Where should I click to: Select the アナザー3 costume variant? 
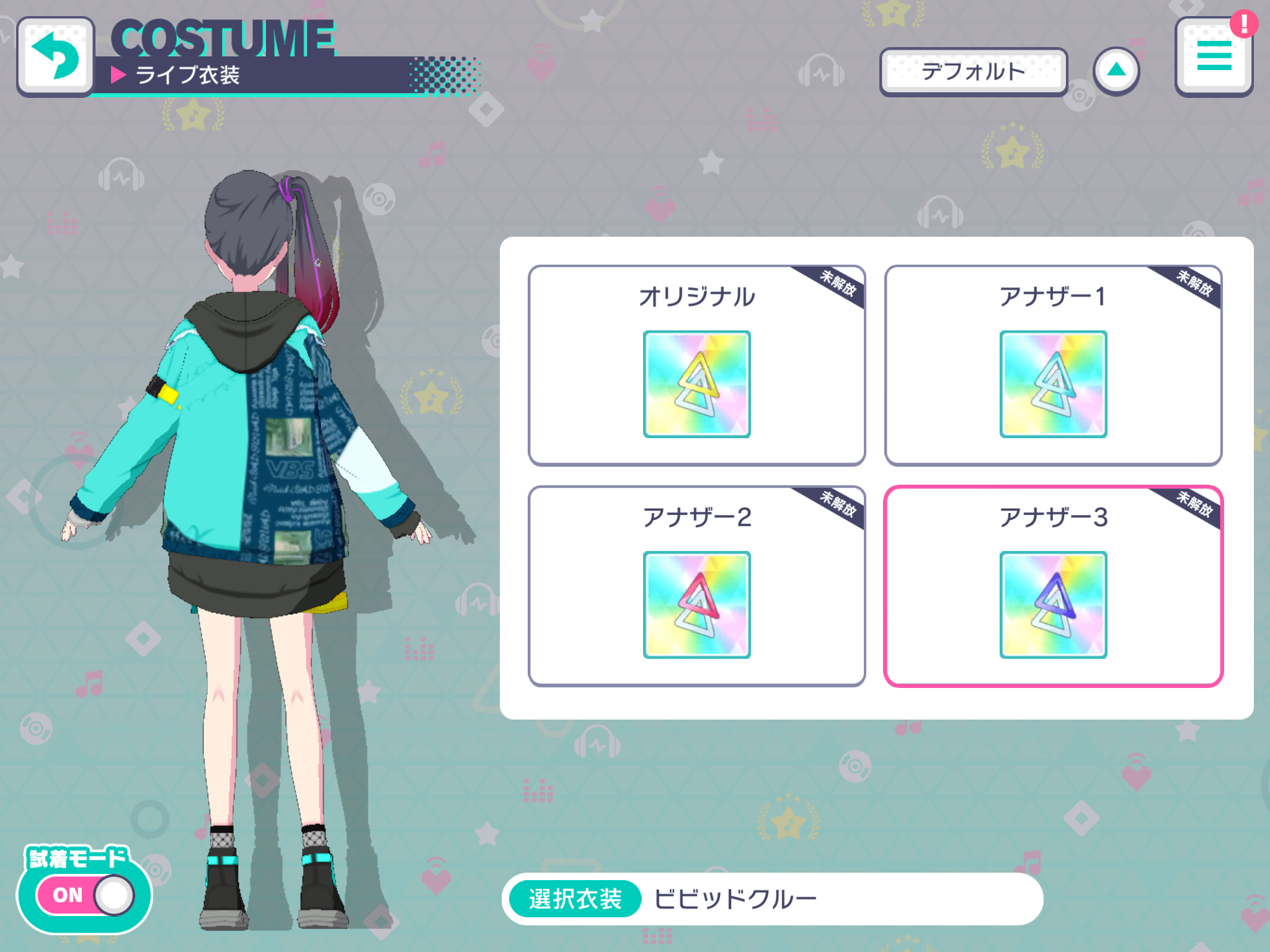[1053, 586]
